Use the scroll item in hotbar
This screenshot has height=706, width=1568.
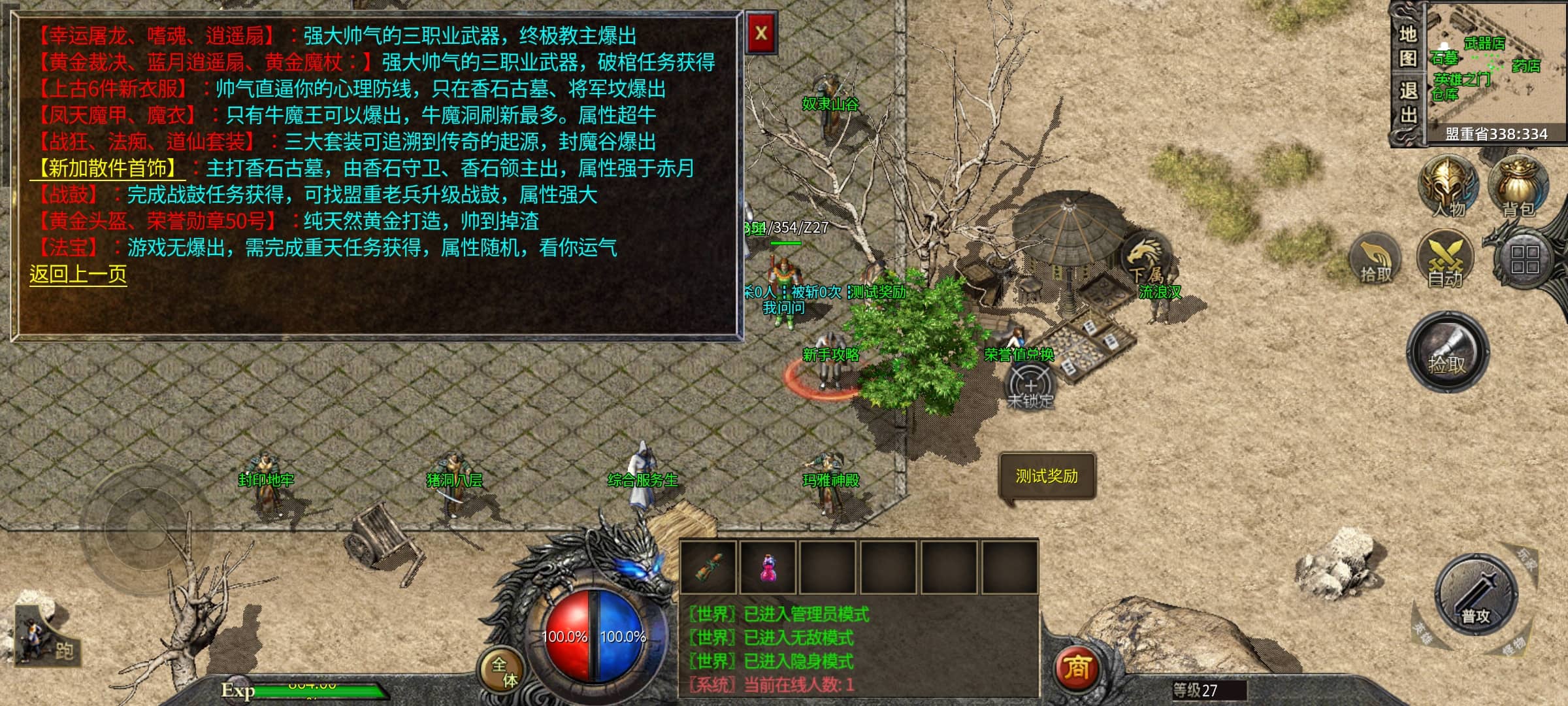[708, 567]
